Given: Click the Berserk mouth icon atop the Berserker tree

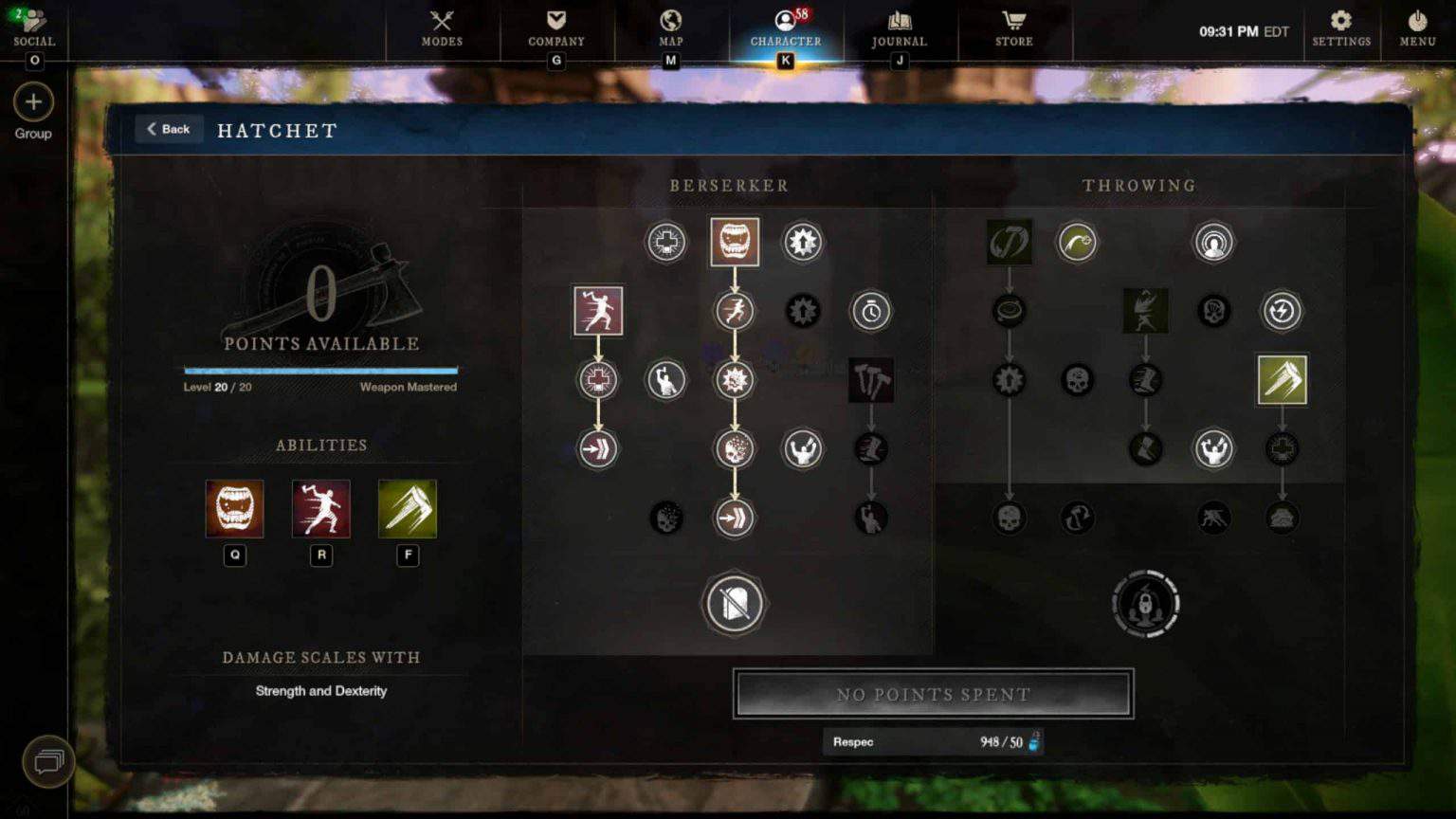Looking at the screenshot, I should 735,242.
